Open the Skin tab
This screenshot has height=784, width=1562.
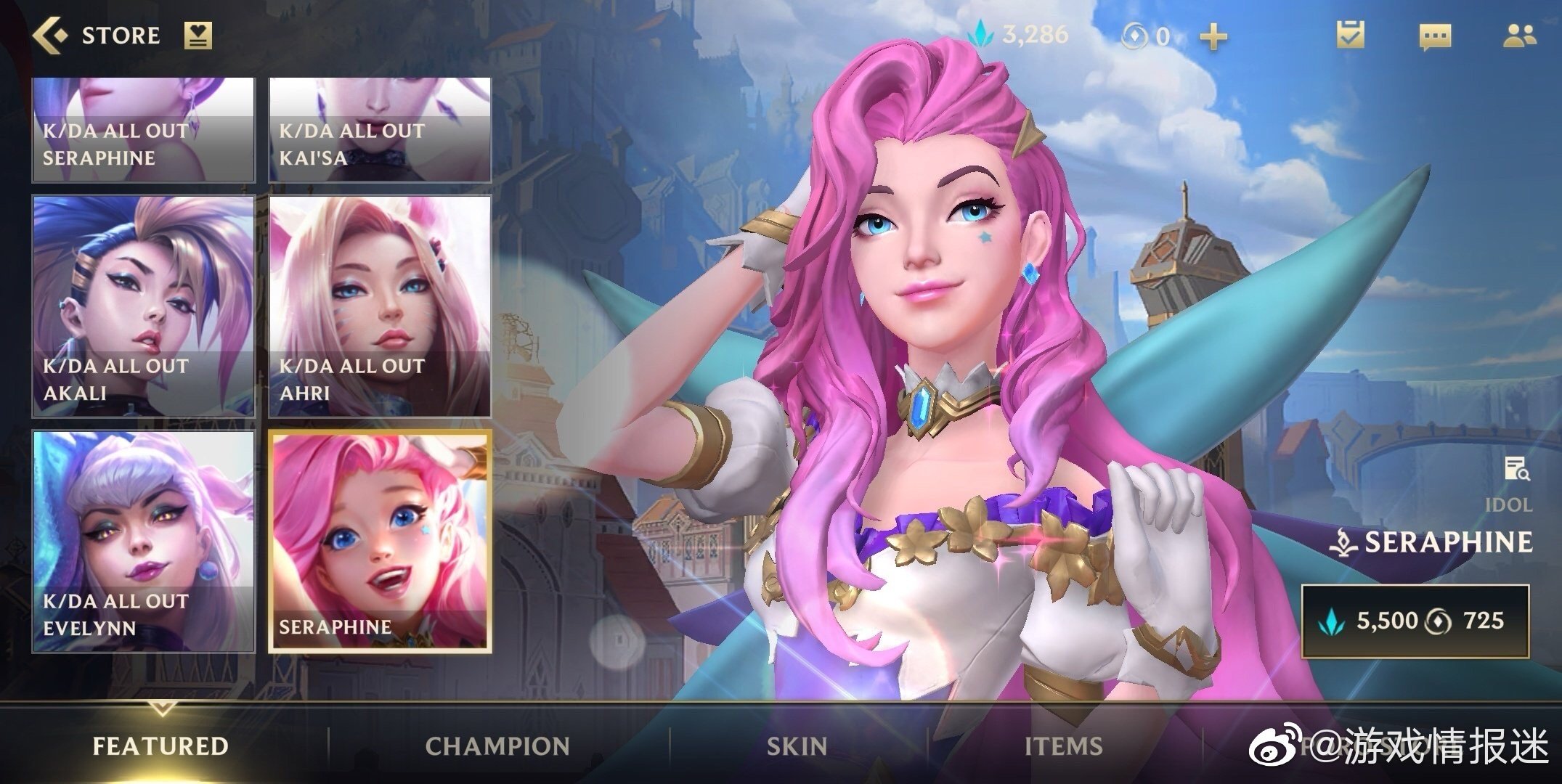797,746
